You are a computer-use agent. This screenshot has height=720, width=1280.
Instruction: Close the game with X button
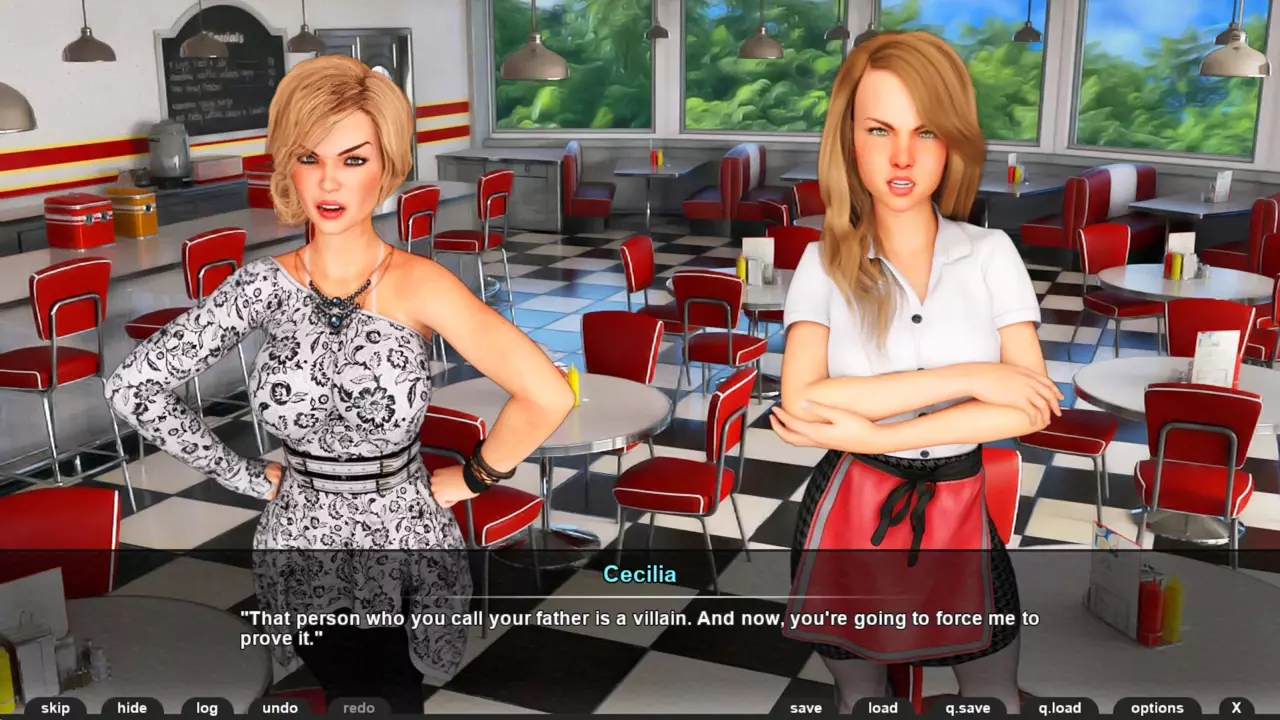click(x=1237, y=708)
